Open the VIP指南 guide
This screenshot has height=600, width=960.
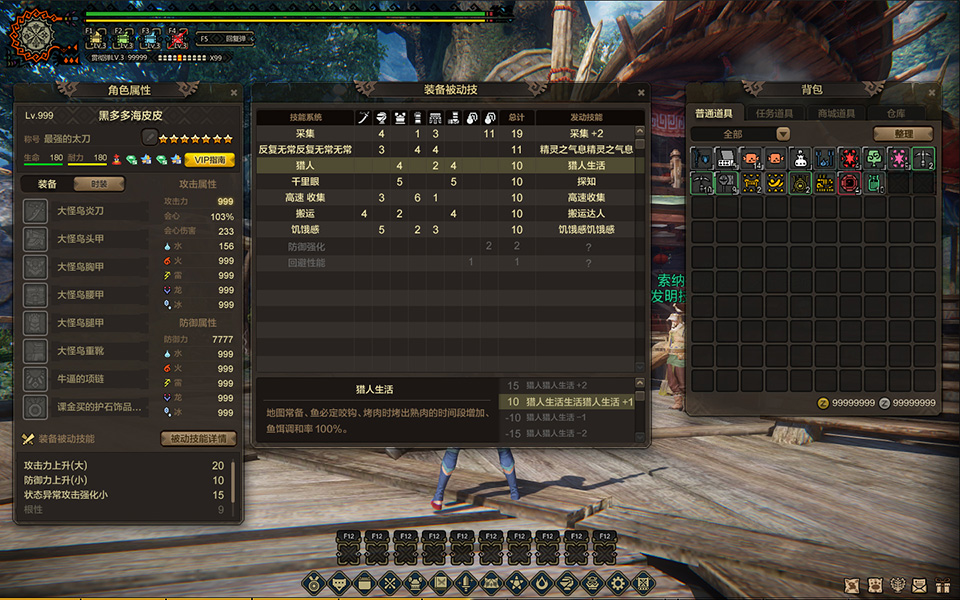pyautogui.click(x=209, y=159)
